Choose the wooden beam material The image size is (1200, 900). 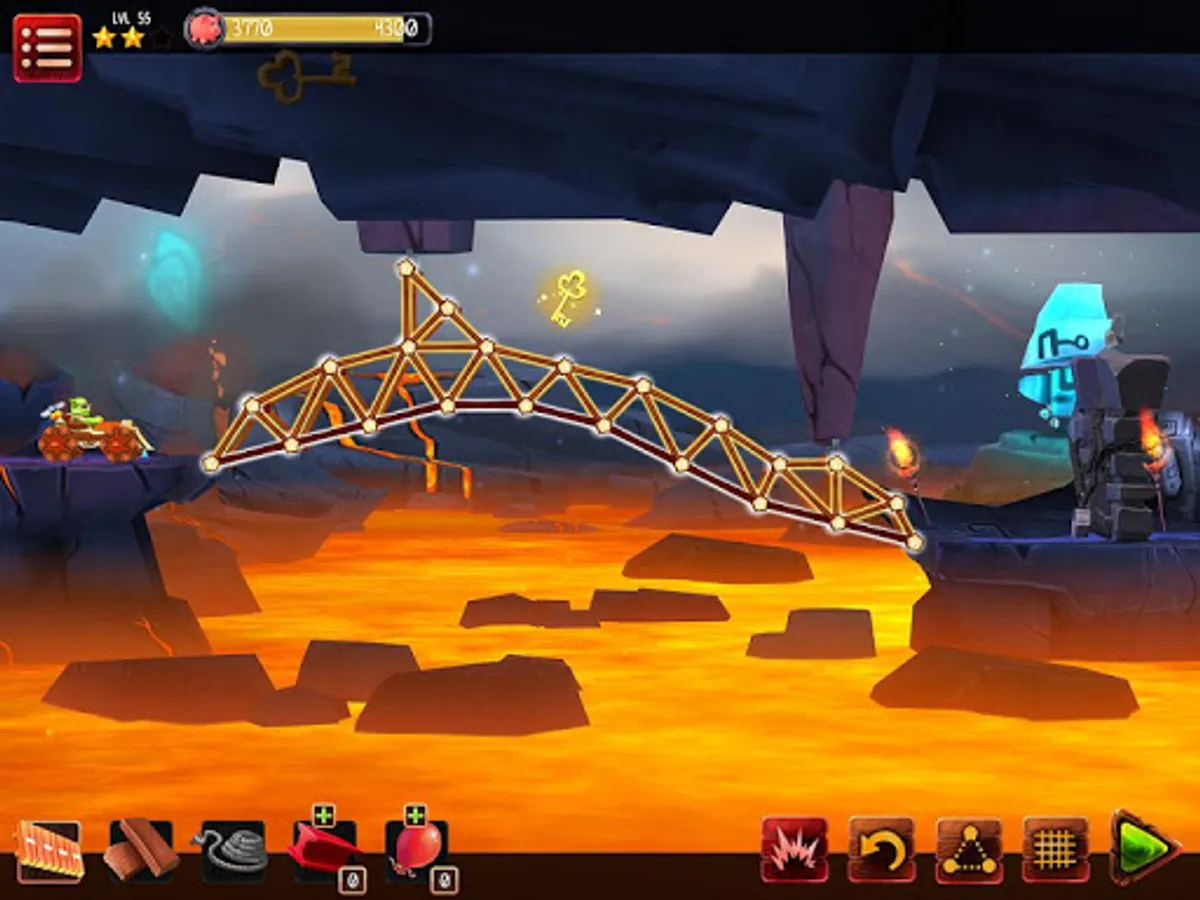pos(141,851)
